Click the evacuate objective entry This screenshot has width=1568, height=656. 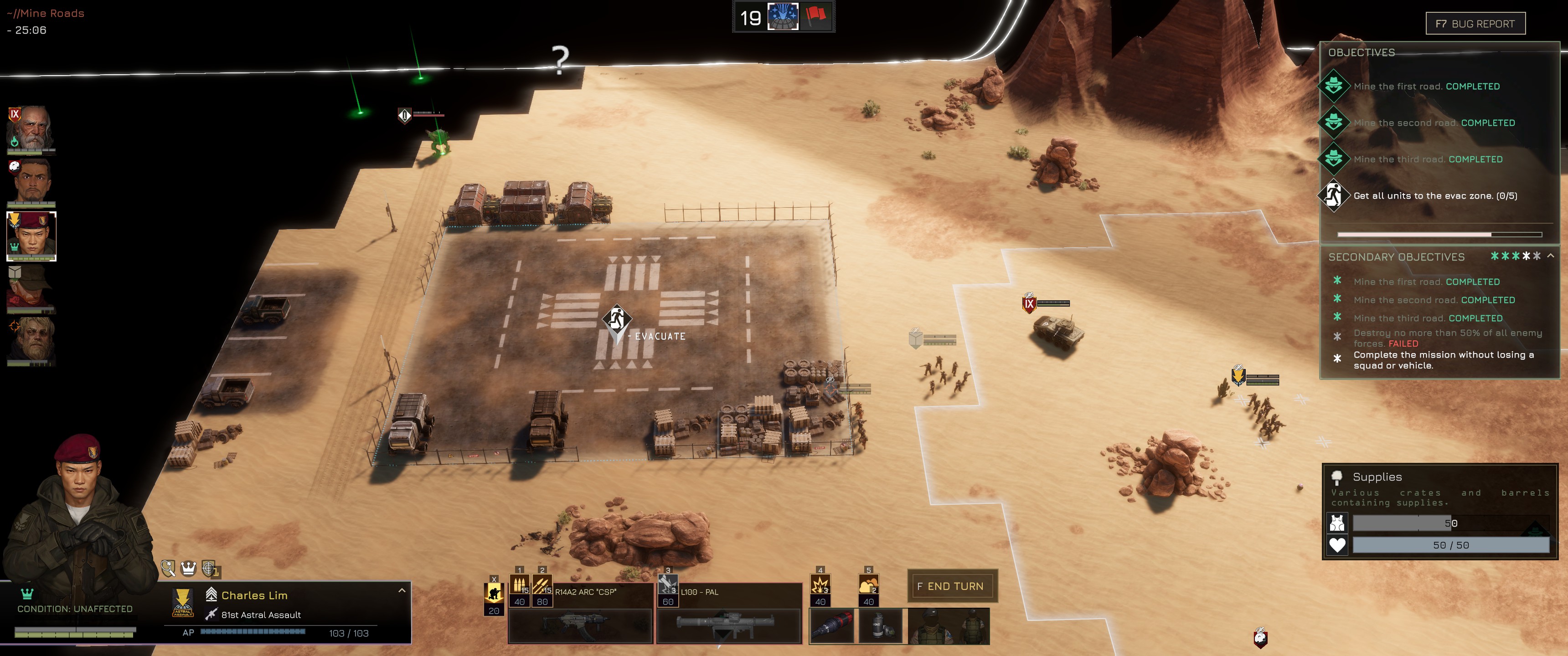[x=1435, y=196]
